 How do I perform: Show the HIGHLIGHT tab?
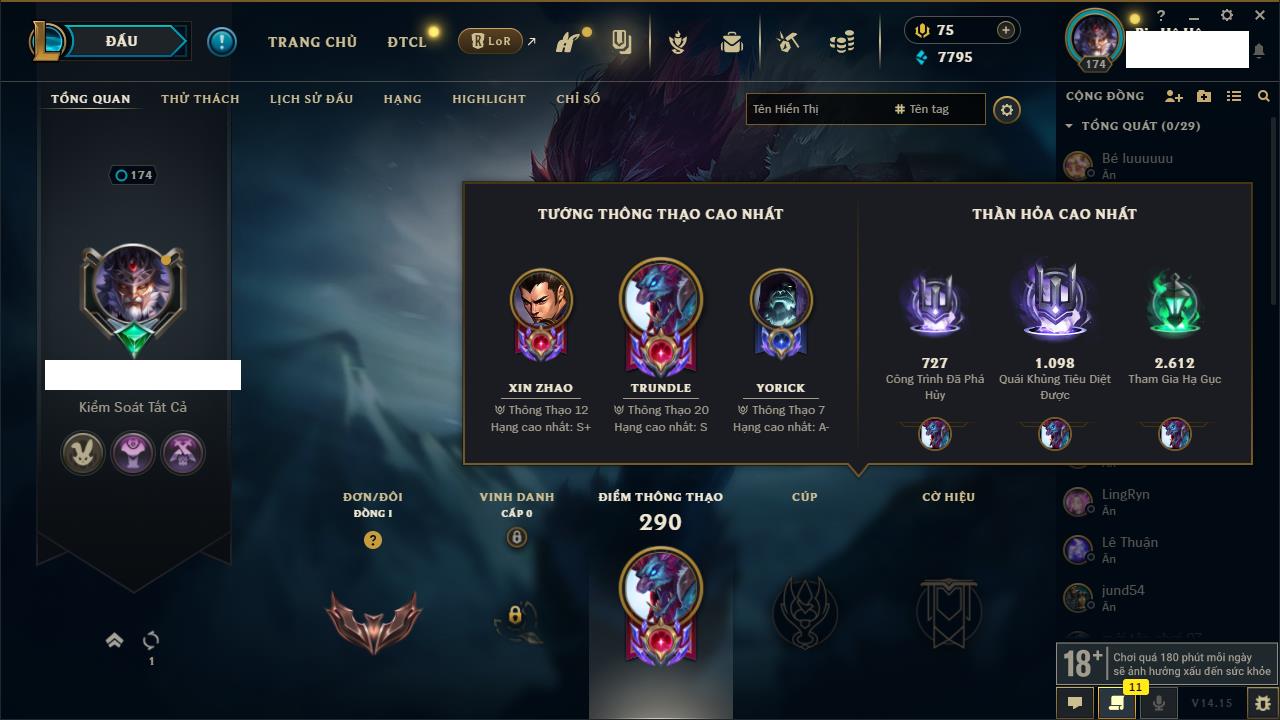(x=488, y=99)
